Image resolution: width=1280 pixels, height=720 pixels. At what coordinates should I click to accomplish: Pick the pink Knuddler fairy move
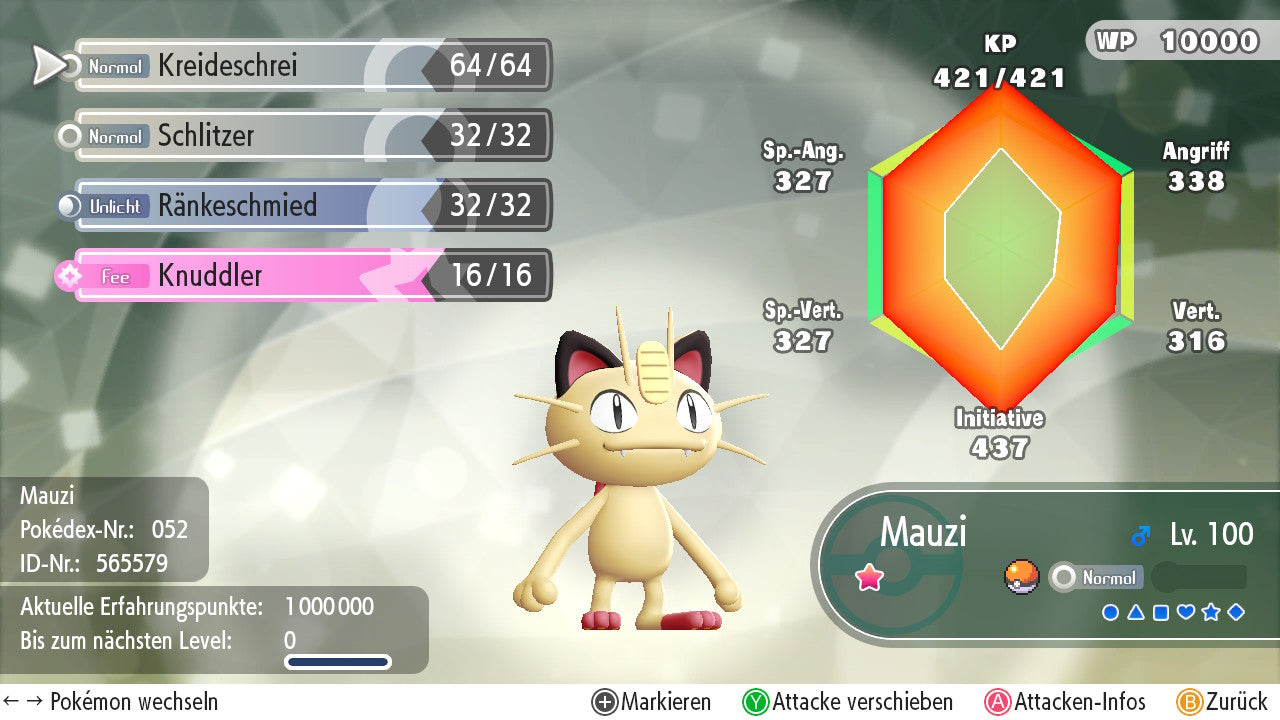(310, 276)
